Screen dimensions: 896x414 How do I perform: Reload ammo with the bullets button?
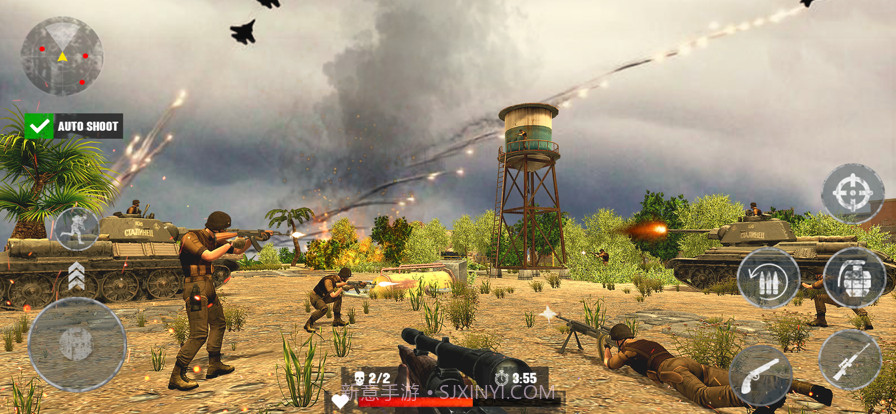tap(768, 277)
